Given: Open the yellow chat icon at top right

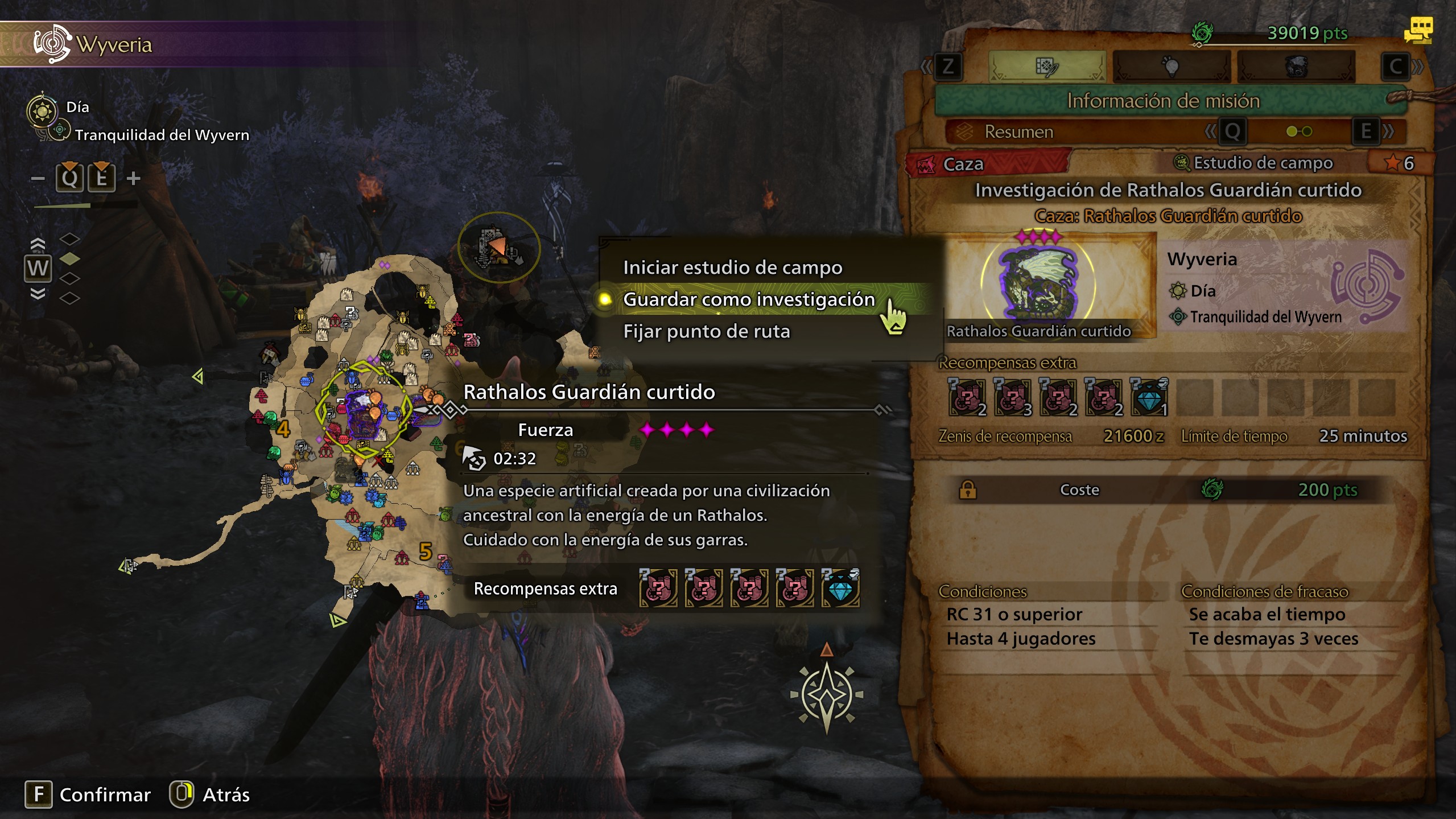Looking at the screenshot, I should click(1418, 30).
